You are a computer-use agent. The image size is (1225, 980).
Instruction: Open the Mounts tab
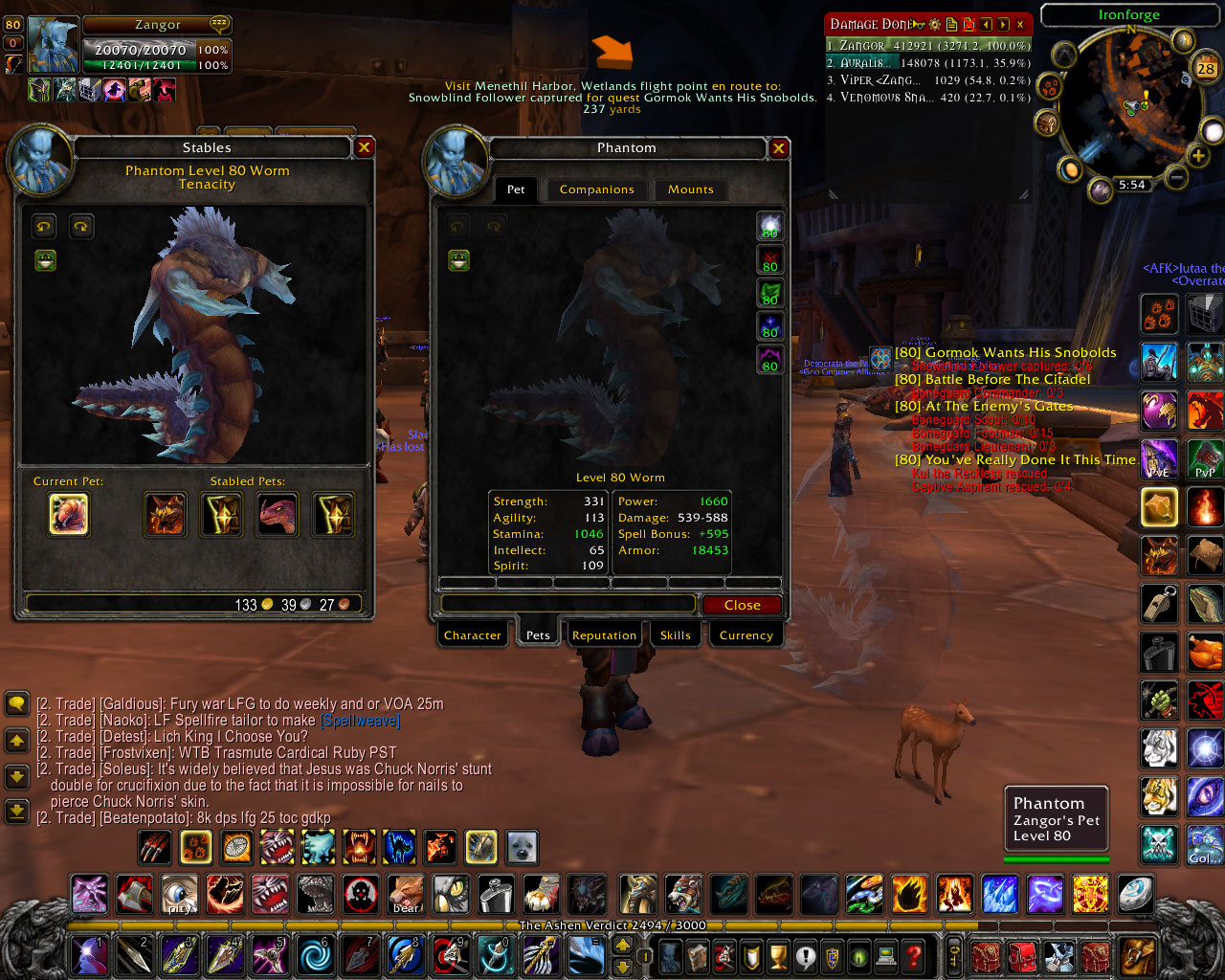[x=690, y=189]
